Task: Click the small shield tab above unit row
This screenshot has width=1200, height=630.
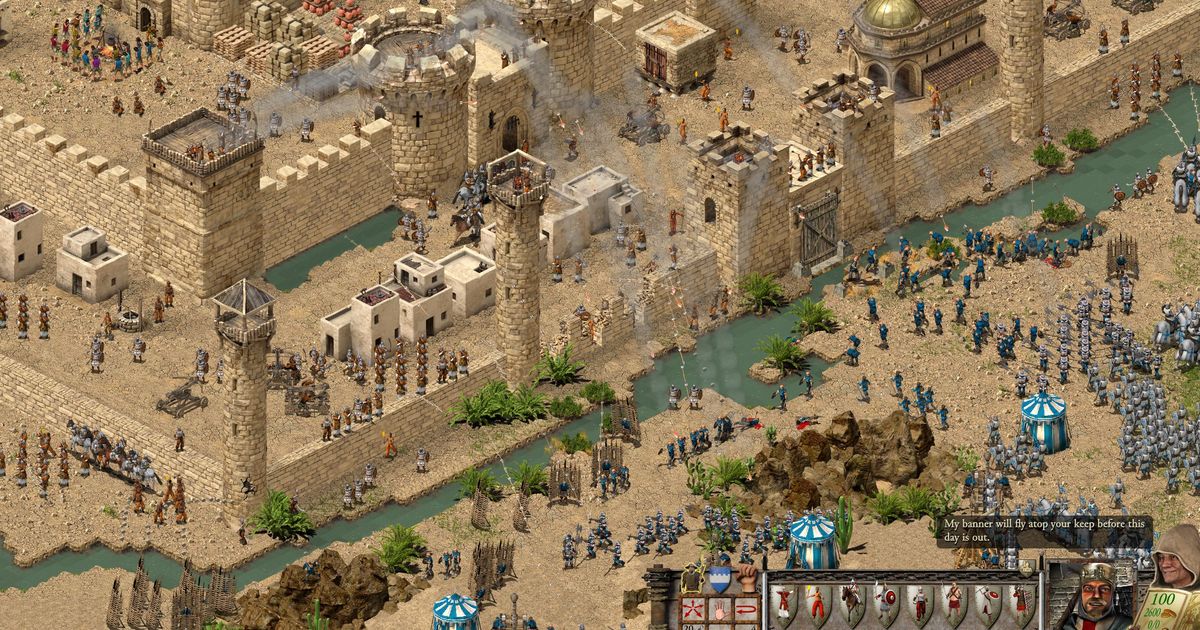Action: pyautogui.click(x=1026, y=568)
